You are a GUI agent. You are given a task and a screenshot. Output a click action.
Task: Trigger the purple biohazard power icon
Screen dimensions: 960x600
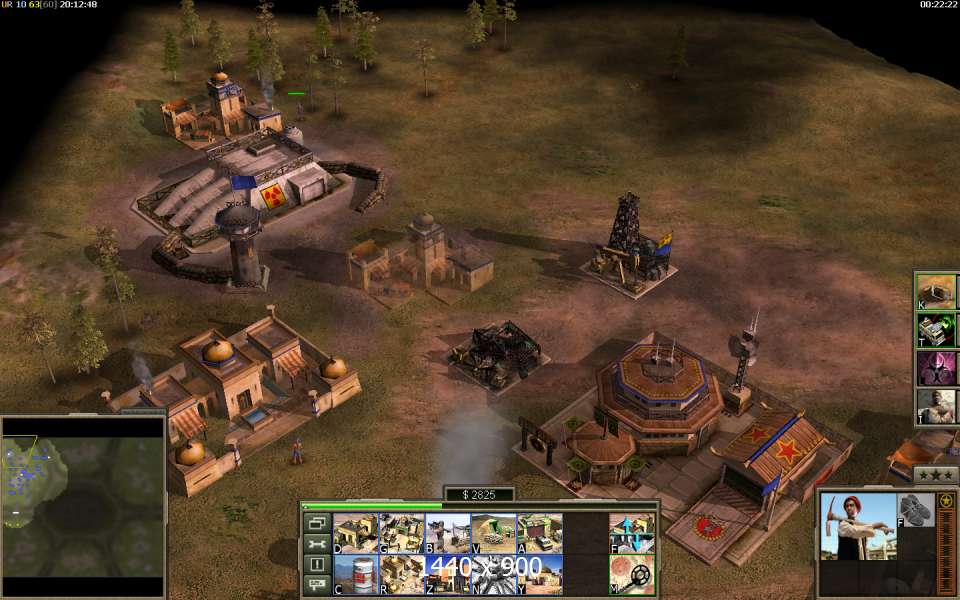tap(936, 368)
